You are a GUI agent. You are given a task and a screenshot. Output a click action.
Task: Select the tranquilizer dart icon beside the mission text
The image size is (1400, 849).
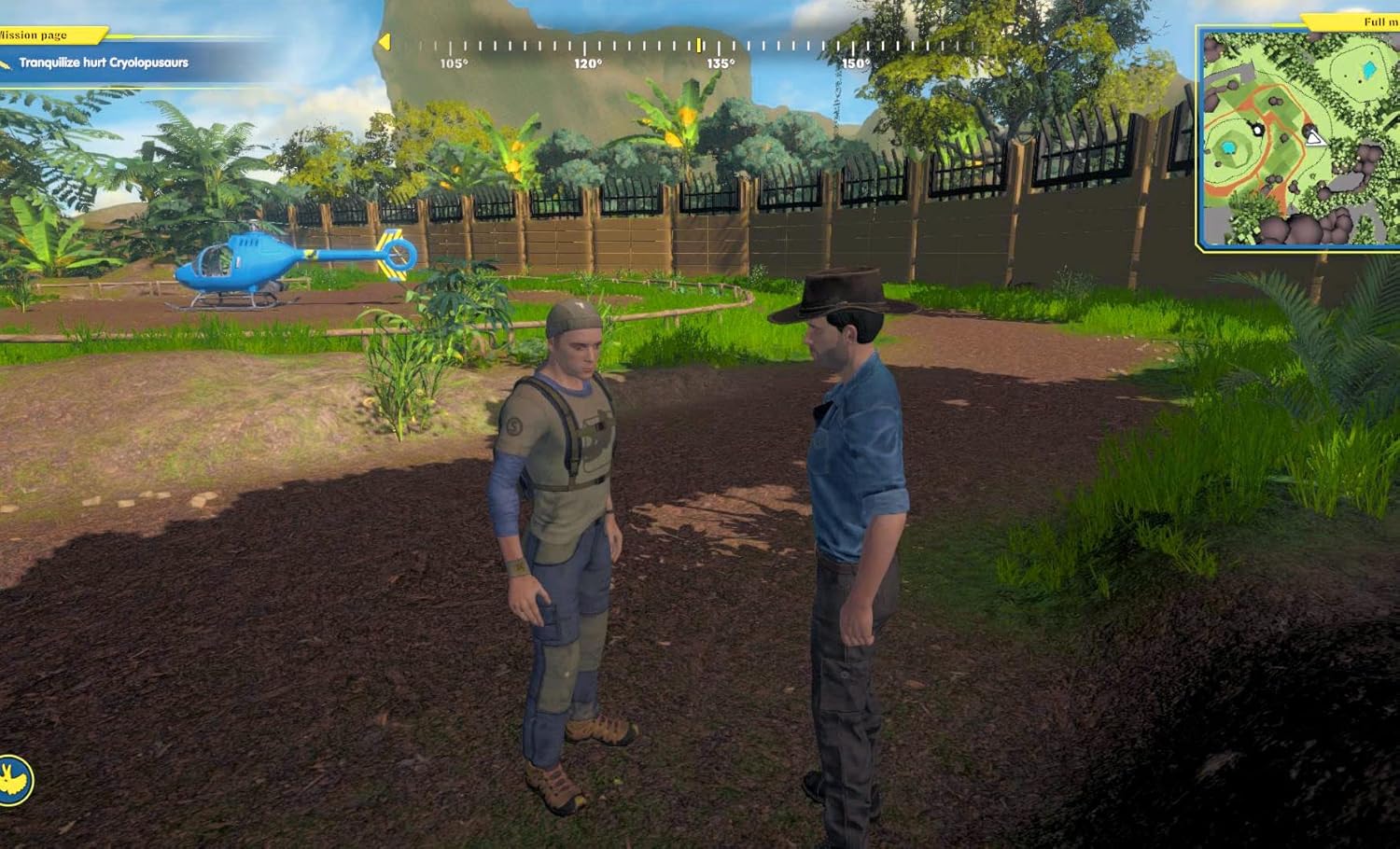tap(7, 64)
